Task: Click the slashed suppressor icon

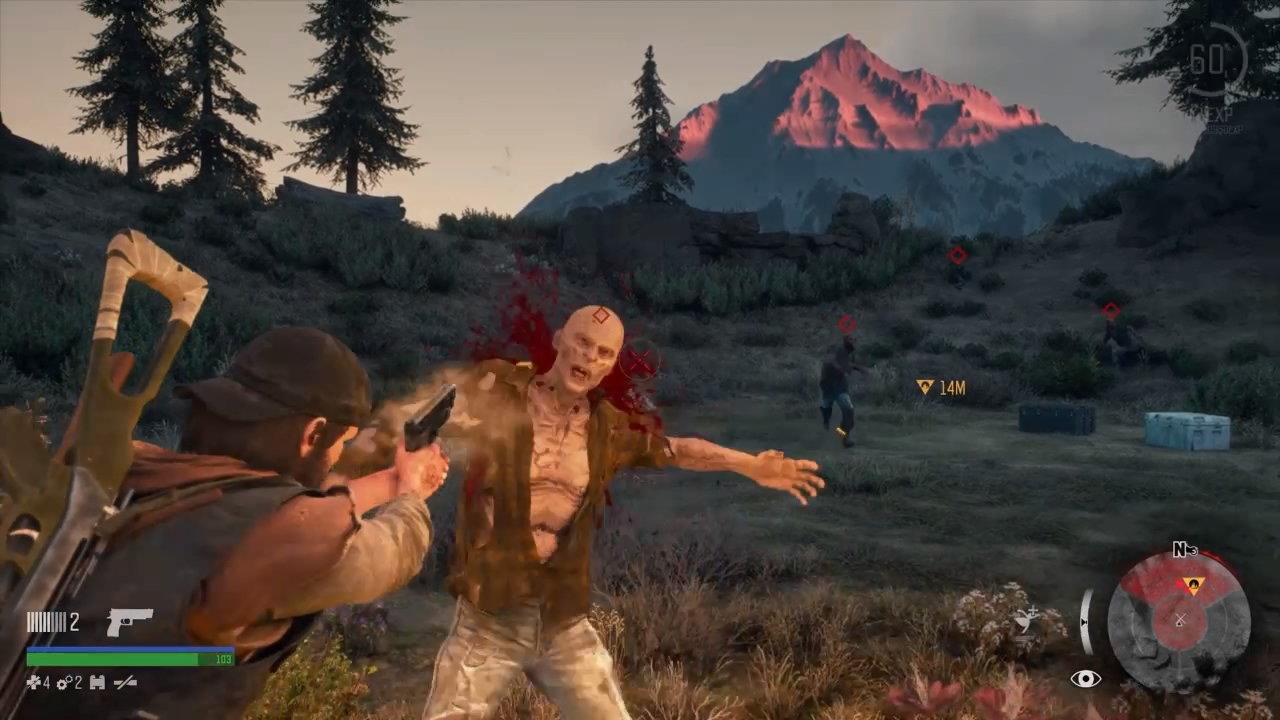Action: [x=126, y=683]
